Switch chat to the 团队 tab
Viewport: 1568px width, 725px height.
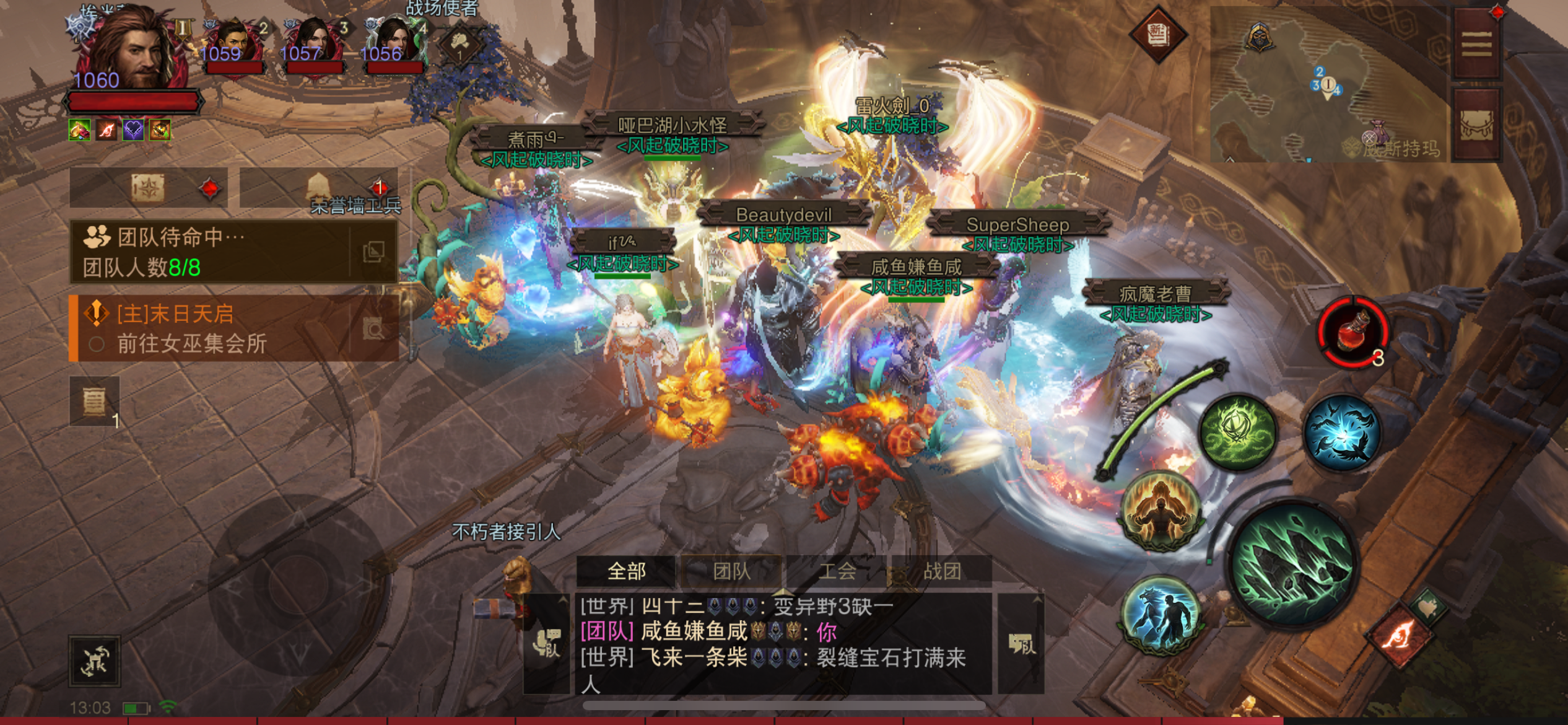click(x=731, y=571)
